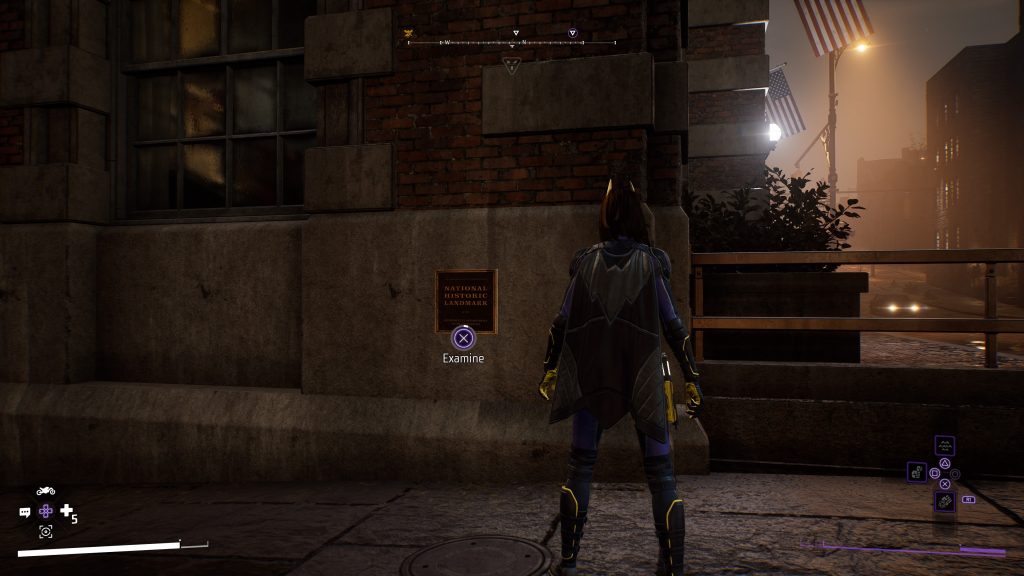Select the motorcycle summon icon
1024x576 pixels.
pyautogui.click(x=45, y=491)
